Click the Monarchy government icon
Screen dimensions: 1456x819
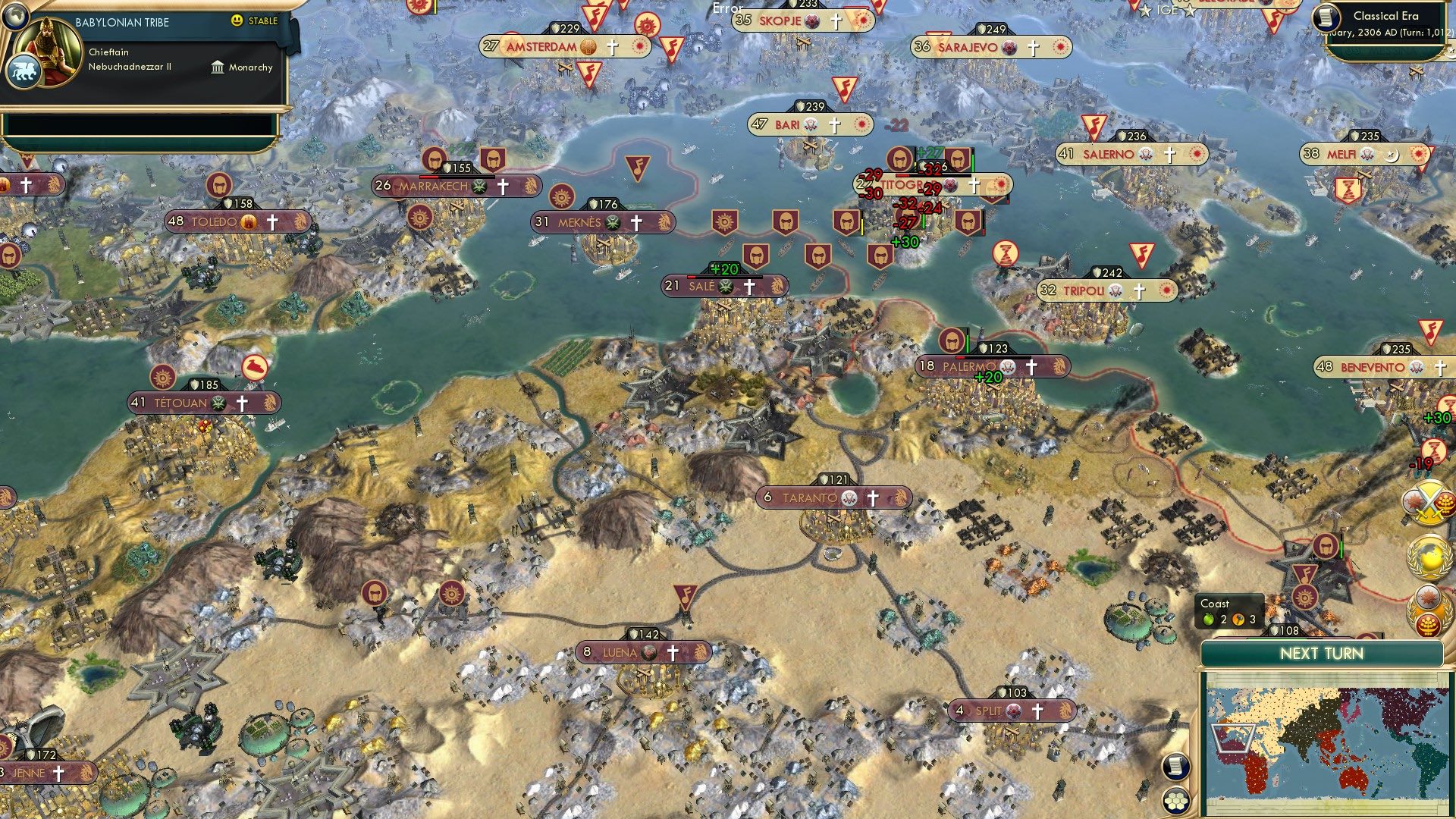click(216, 67)
